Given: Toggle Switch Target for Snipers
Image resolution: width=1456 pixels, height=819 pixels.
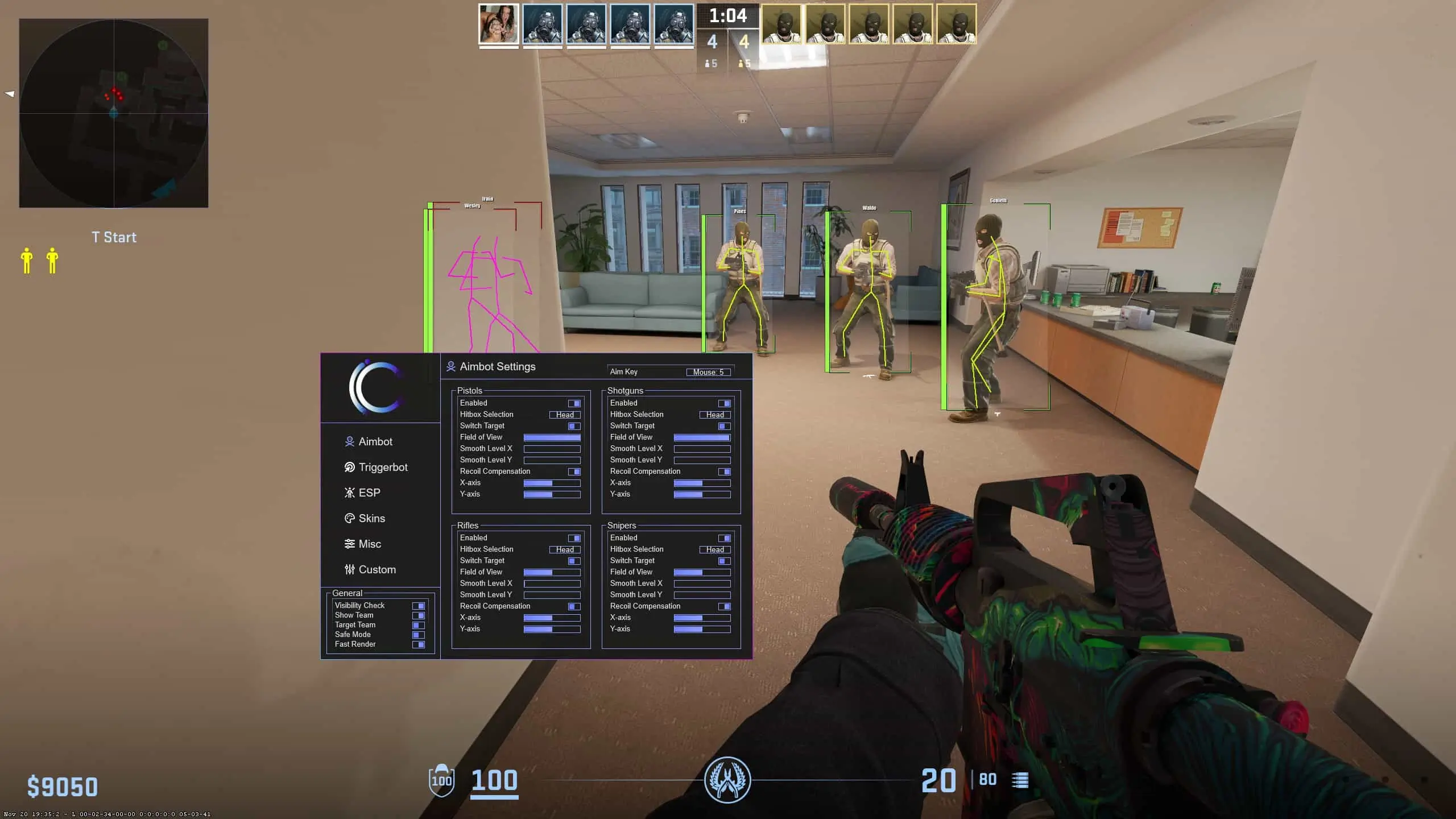Looking at the screenshot, I should (724, 561).
